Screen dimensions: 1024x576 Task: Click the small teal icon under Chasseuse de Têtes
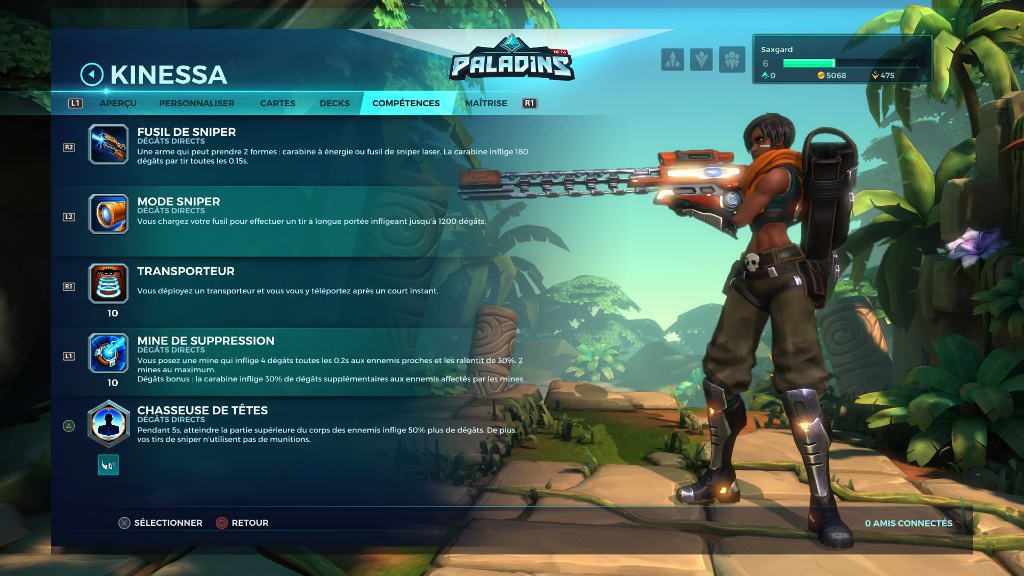click(108, 464)
